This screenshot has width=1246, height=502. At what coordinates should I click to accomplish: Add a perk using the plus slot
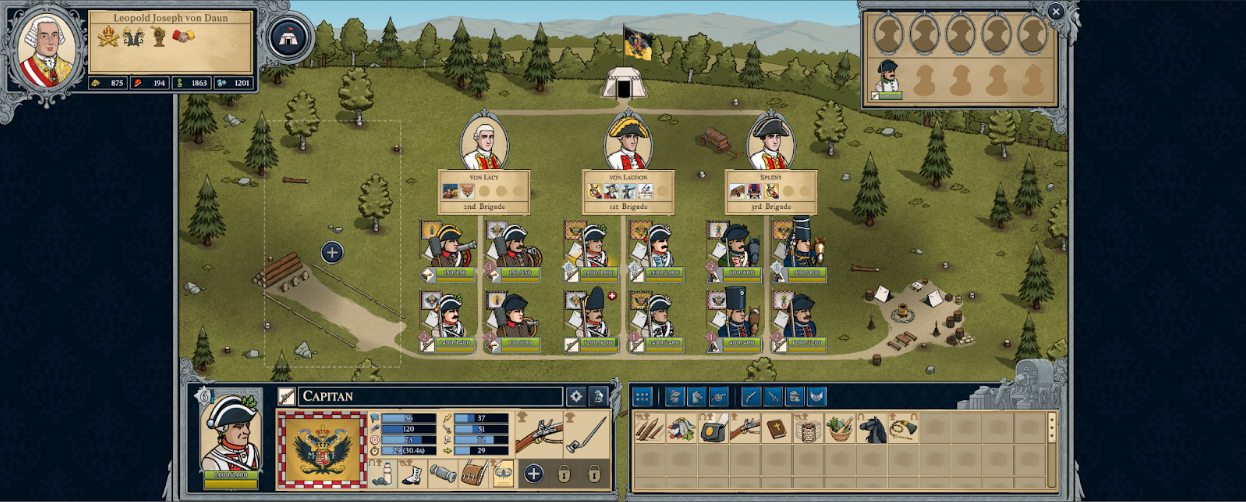534,473
